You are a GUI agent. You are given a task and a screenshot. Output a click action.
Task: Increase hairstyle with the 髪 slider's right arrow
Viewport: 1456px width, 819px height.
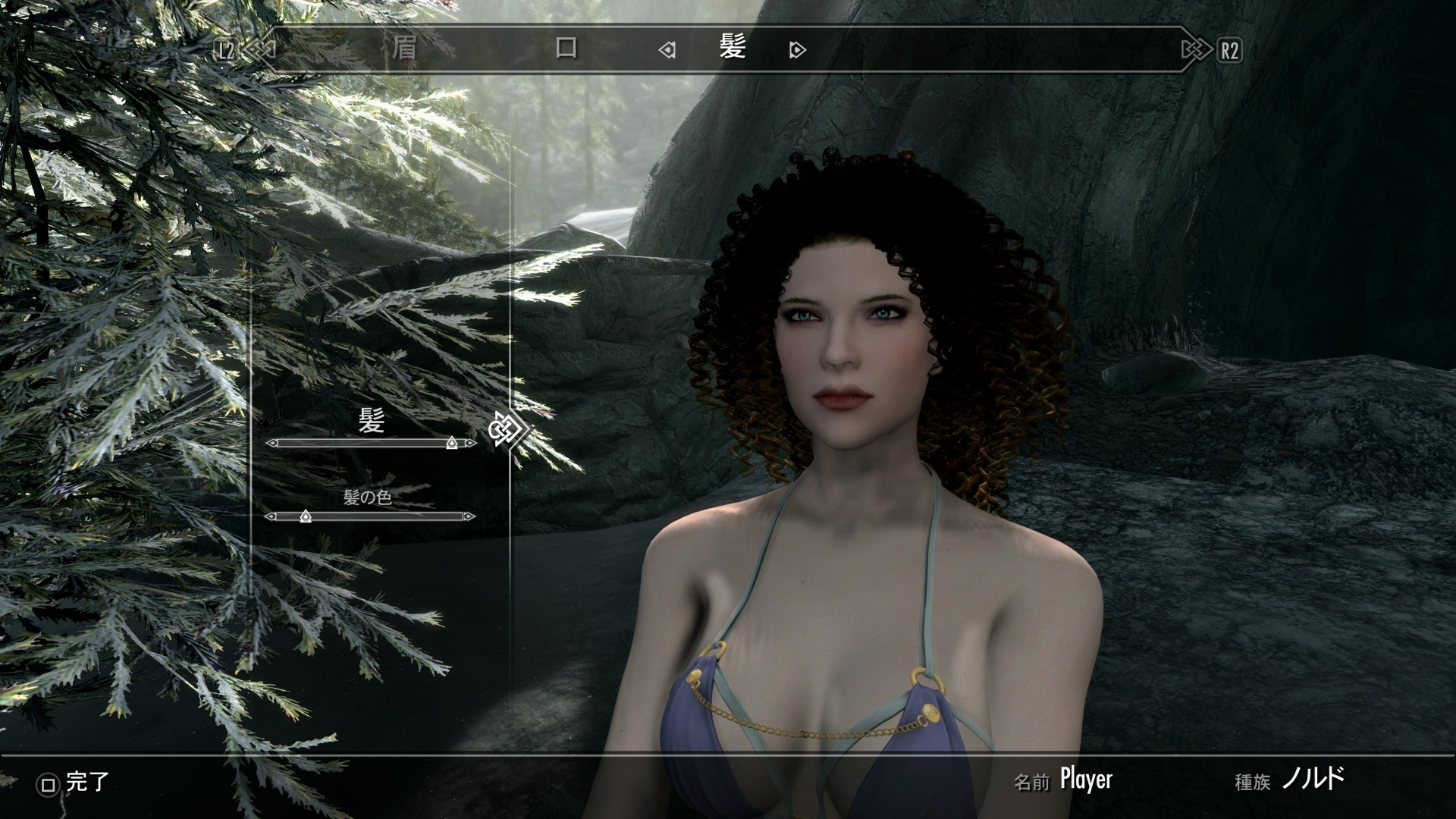pyautogui.click(x=472, y=443)
